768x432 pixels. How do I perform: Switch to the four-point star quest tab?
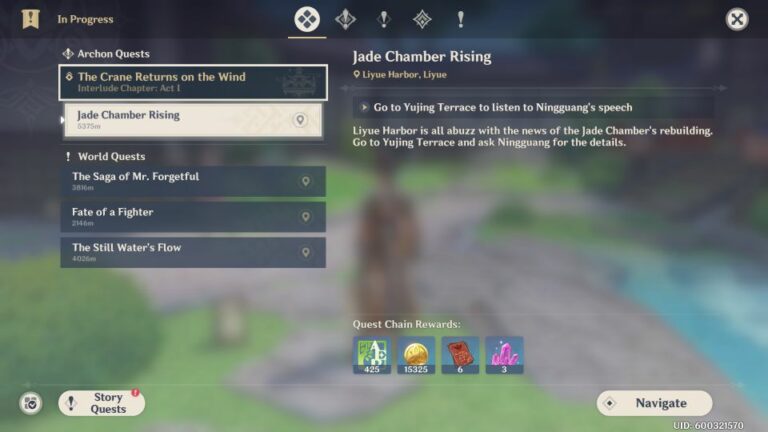tap(345, 19)
